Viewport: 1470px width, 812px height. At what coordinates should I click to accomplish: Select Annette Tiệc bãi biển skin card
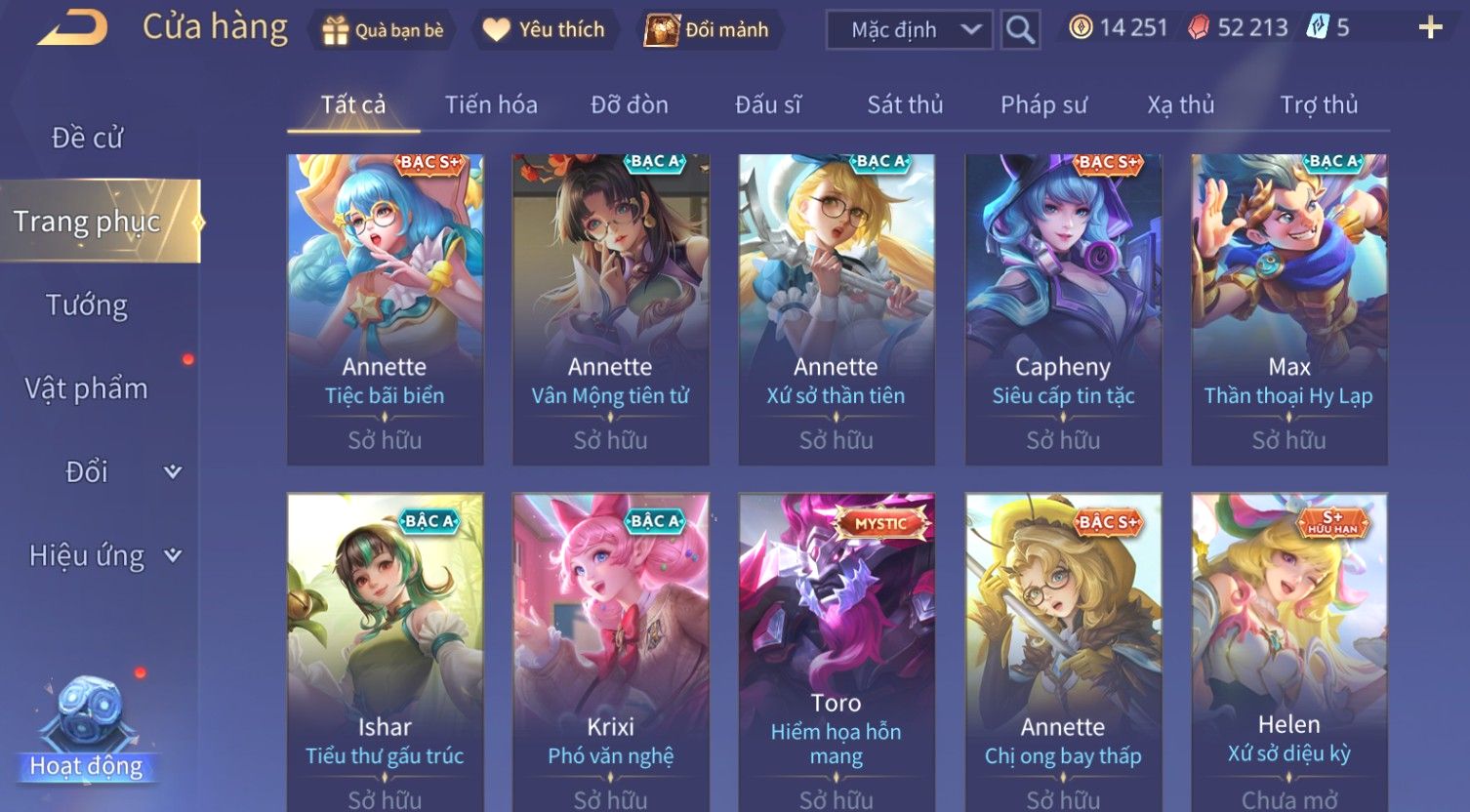click(385, 308)
